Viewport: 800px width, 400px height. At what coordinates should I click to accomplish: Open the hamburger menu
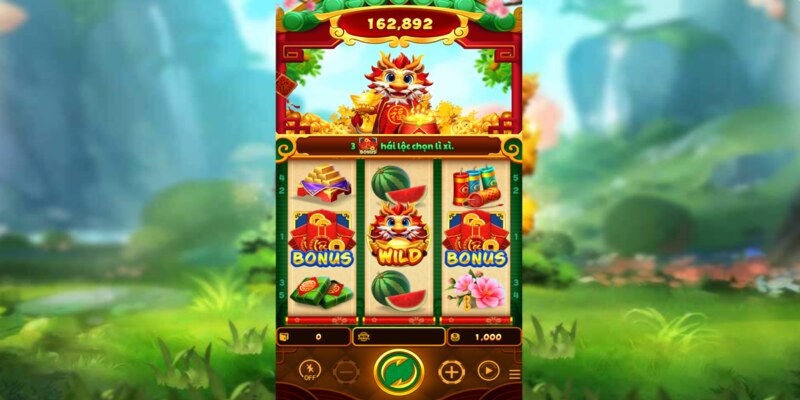coord(515,375)
